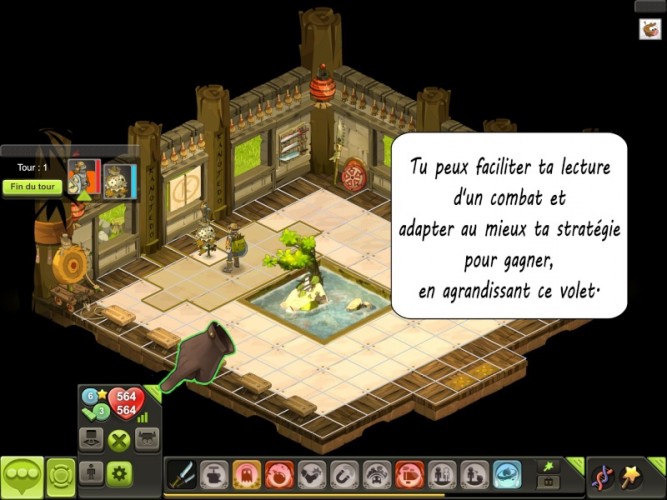
Task: Click the top hat icon button
Action: 92,440
